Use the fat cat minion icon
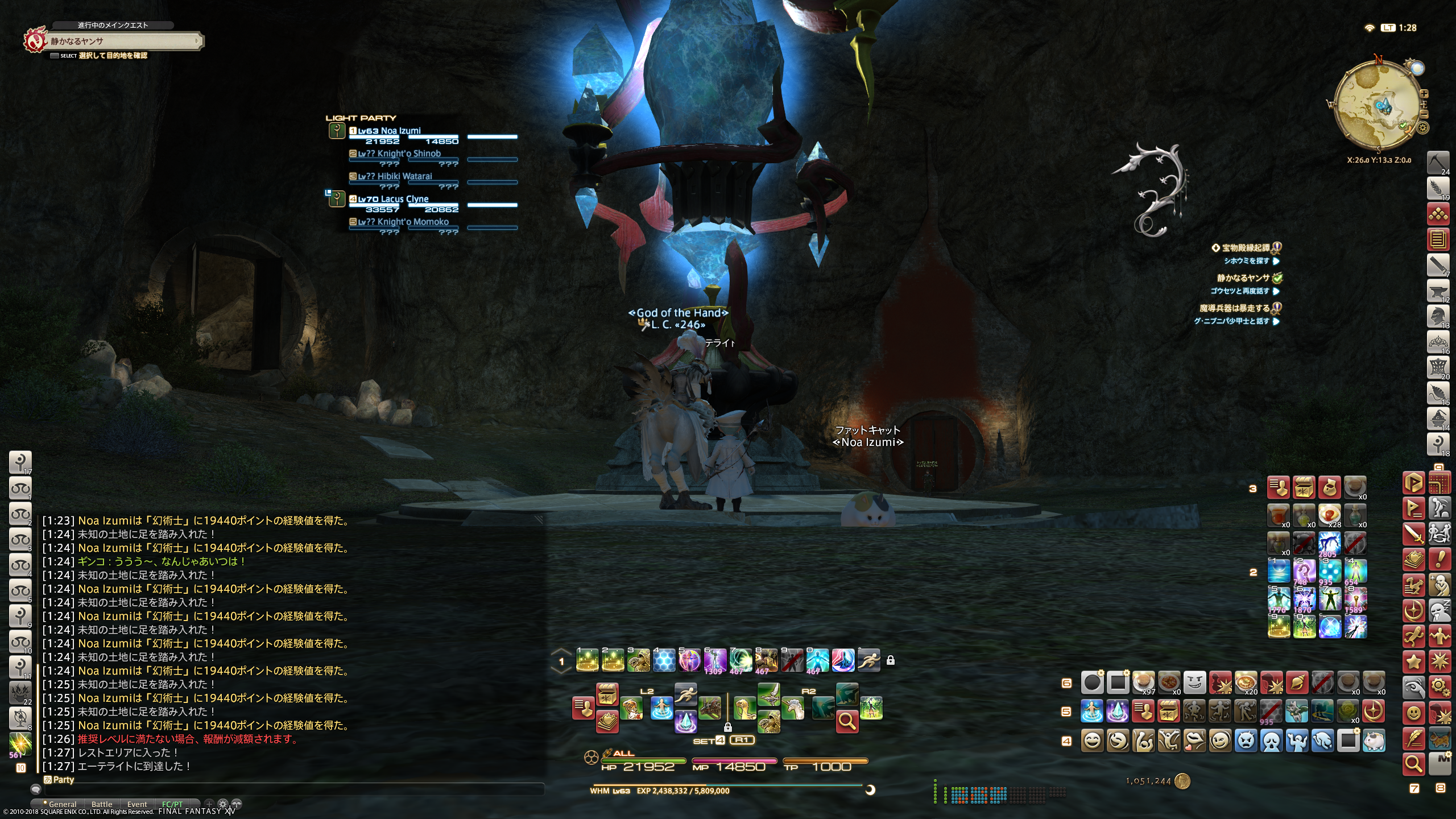The height and width of the screenshot is (819, 1456). coord(1374,741)
